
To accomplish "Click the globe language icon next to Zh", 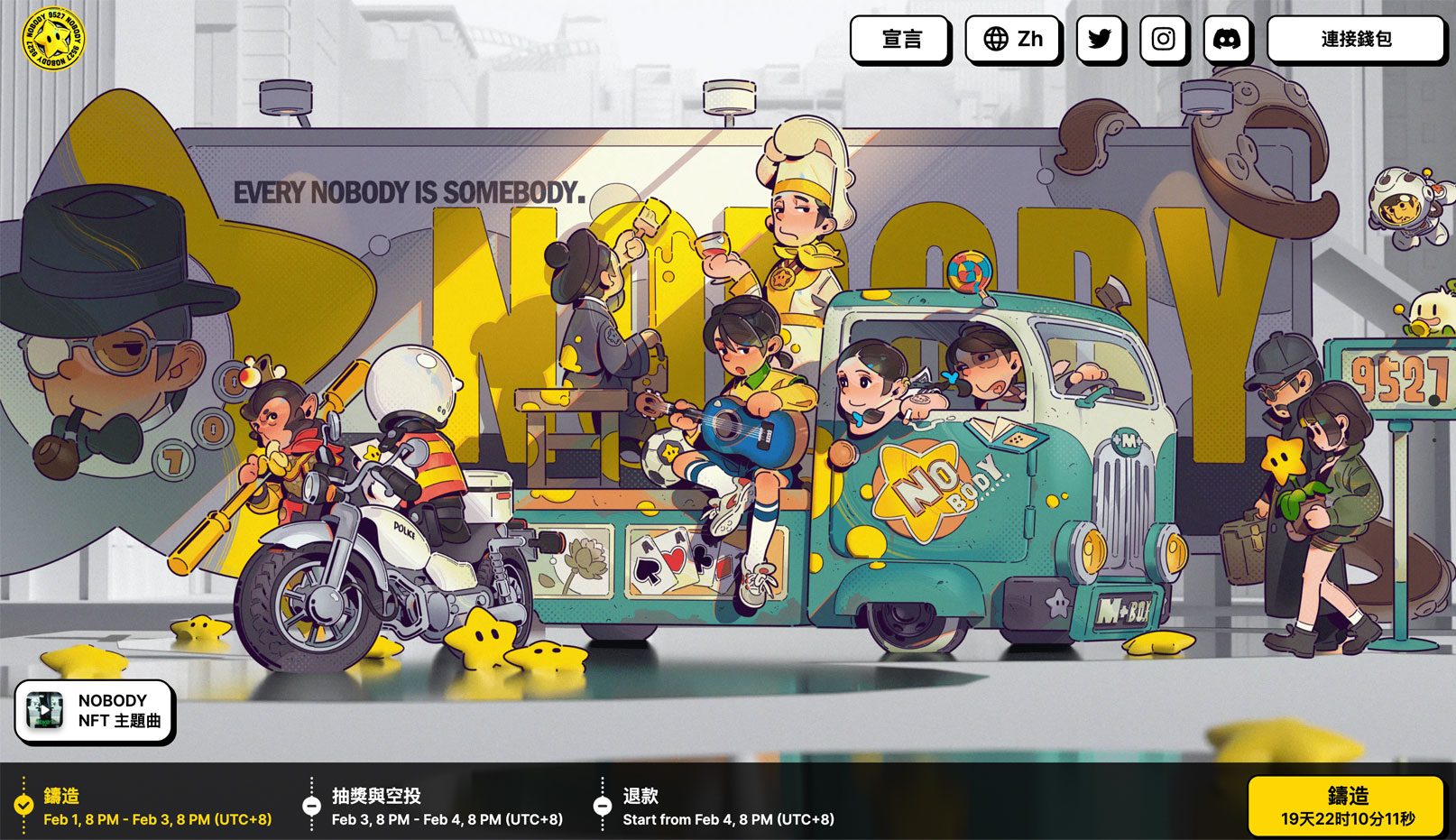I will coord(996,39).
